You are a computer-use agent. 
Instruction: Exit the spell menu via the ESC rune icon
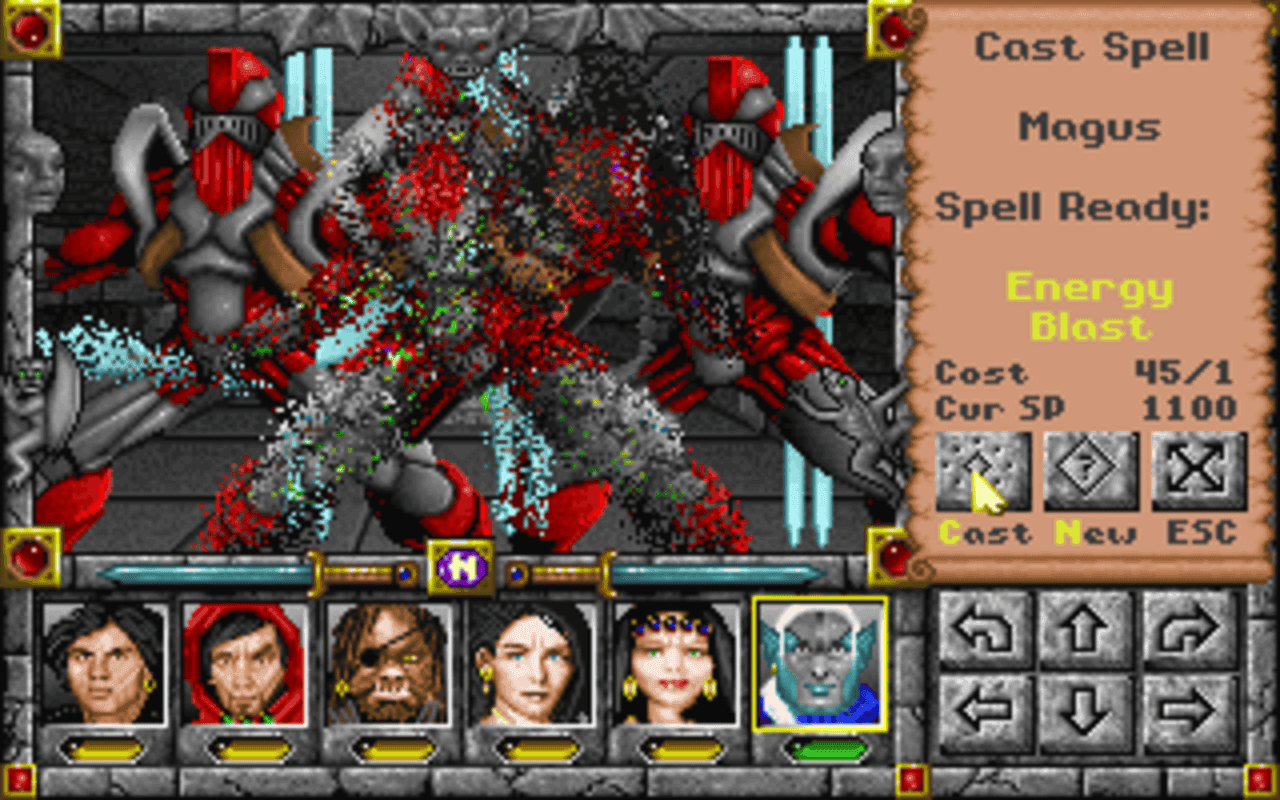coord(1197,473)
